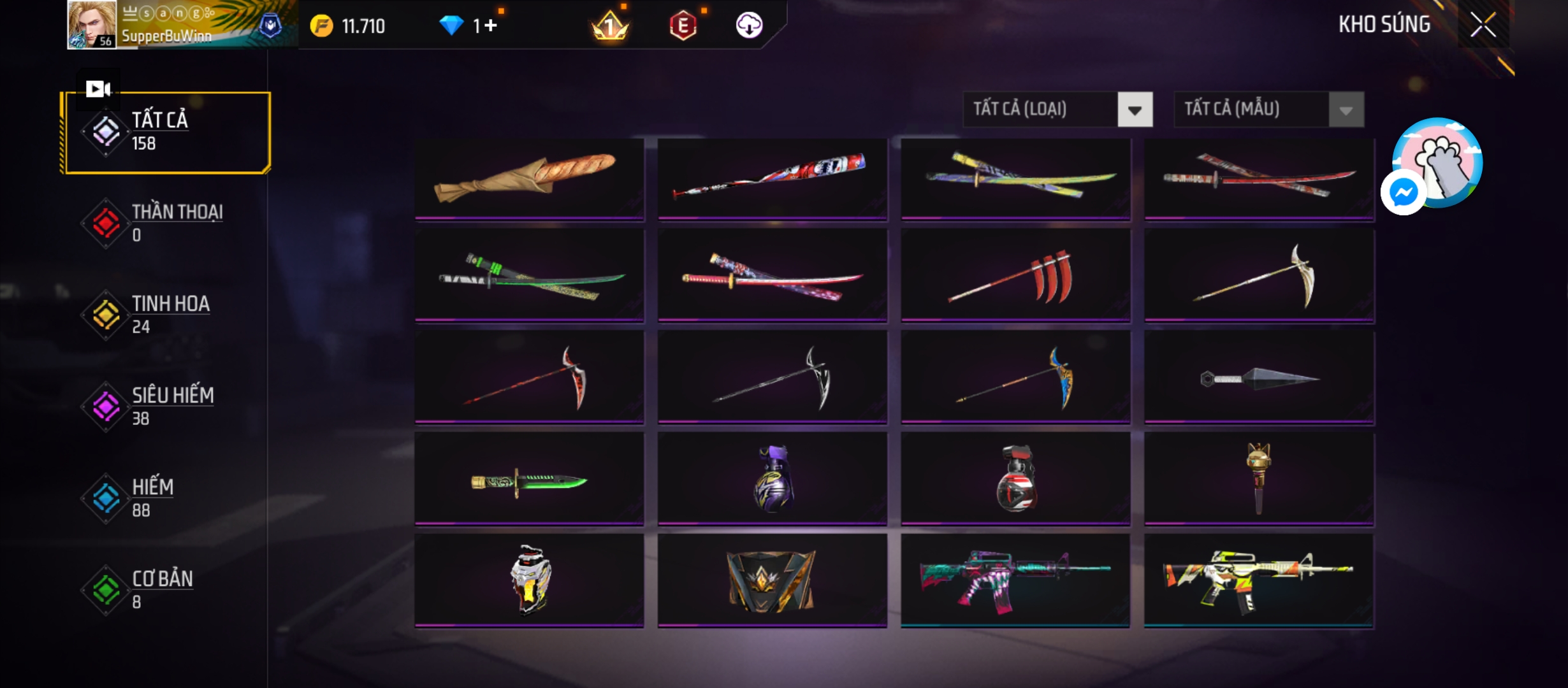Switch to the Cơ Bản tab
This screenshot has width=1568, height=688.
tap(166, 590)
